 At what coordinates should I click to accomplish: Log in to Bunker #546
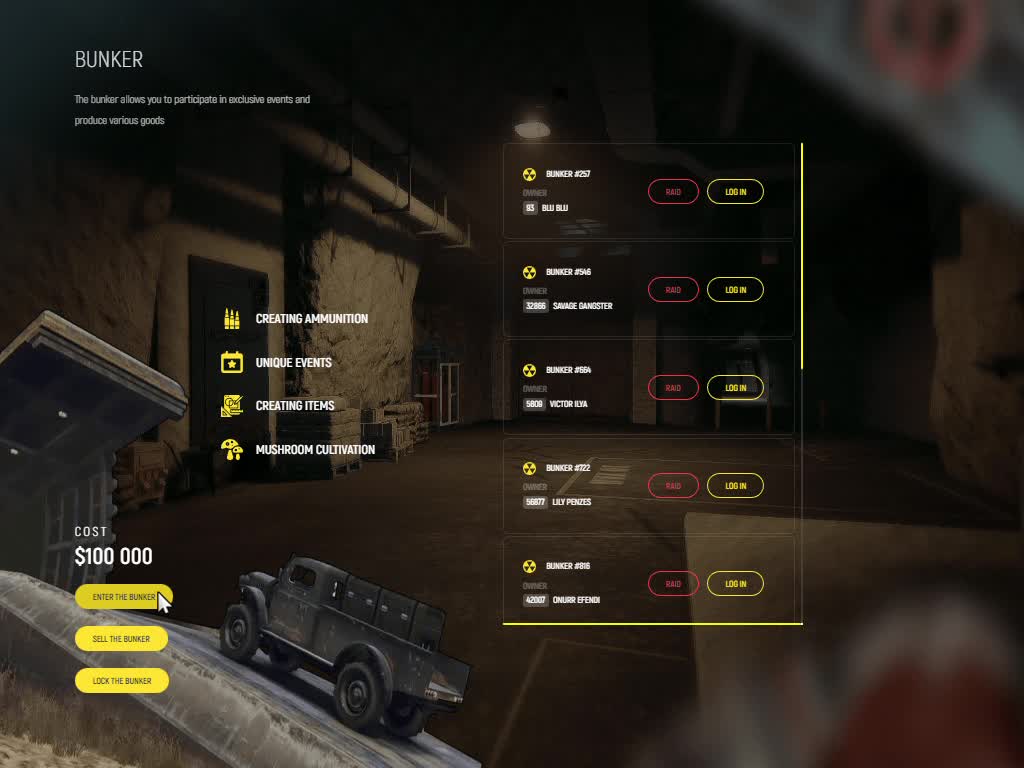(735, 290)
